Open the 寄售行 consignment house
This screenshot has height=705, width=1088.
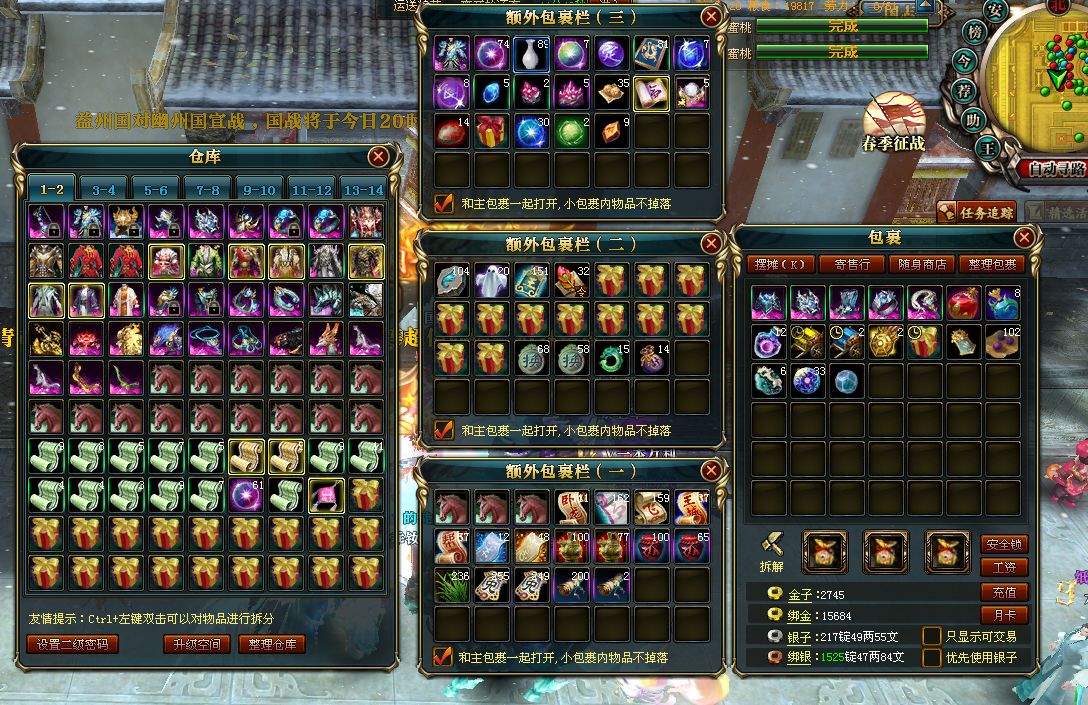(x=850, y=264)
